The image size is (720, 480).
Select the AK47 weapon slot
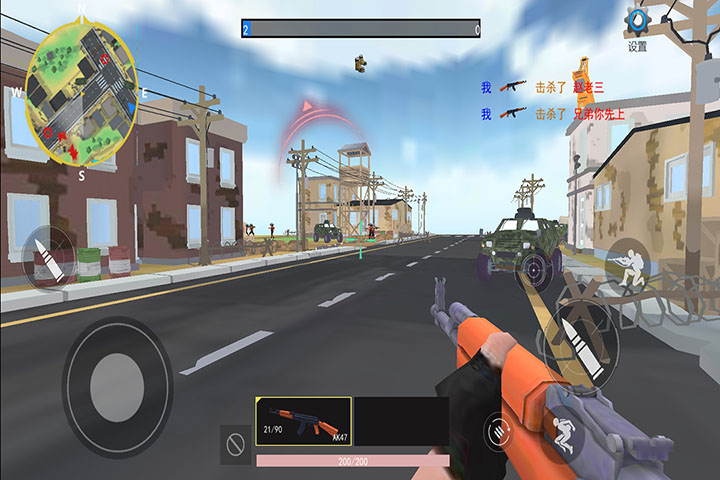click(x=303, y=421)
